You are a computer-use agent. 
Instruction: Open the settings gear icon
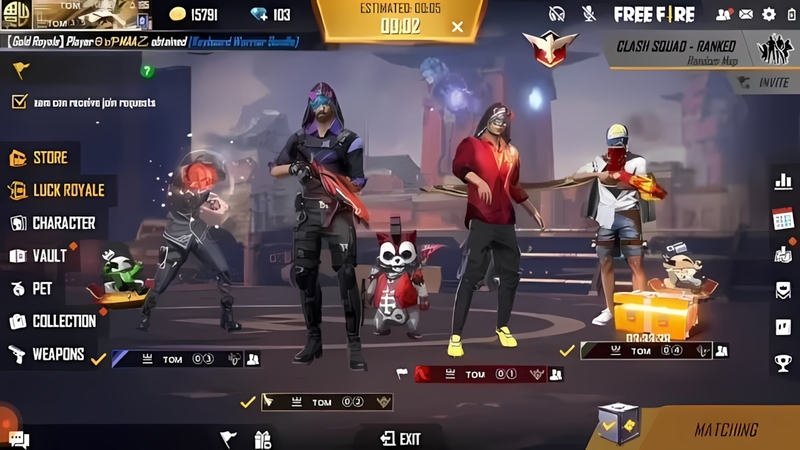pyautogui.click(x=769, y=14)
